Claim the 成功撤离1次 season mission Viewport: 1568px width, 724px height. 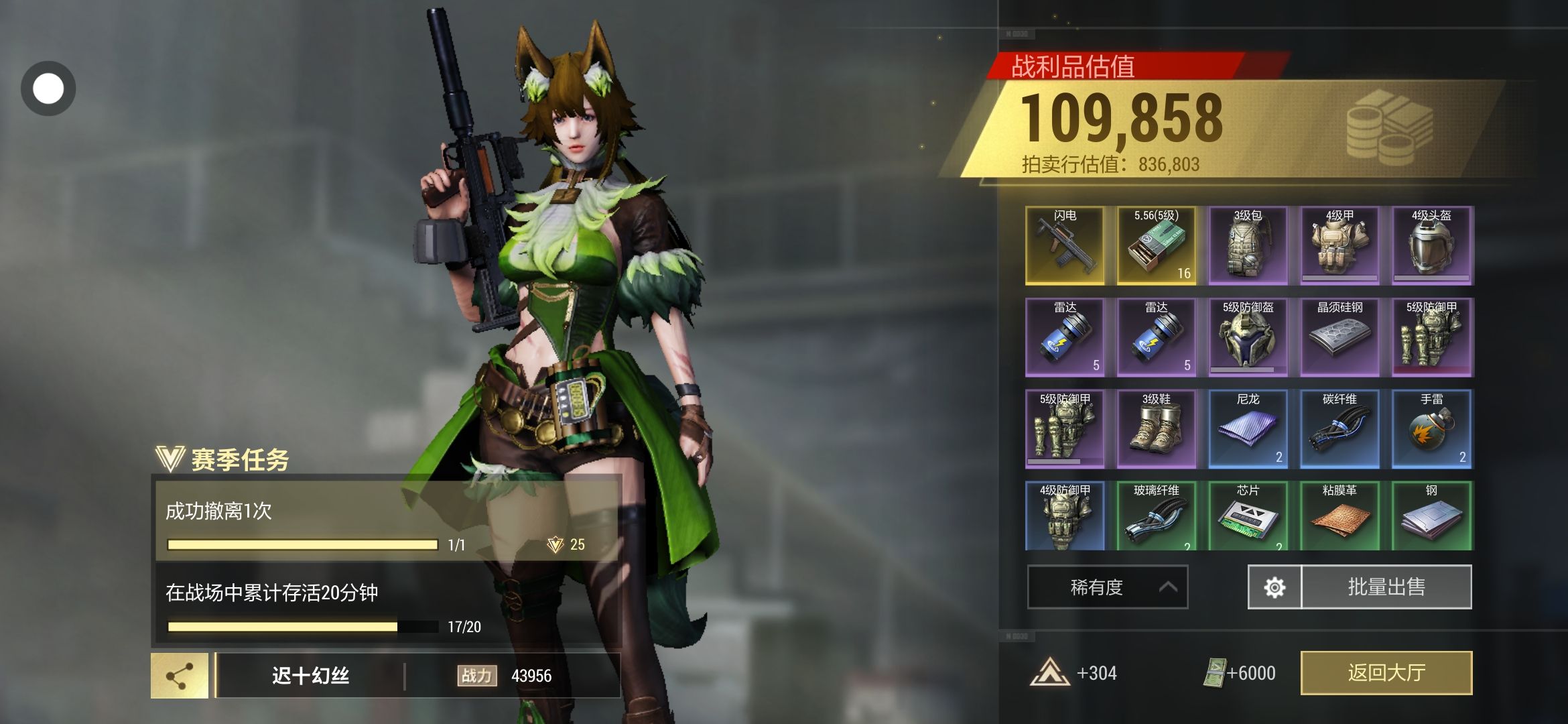(x=387, y=521)
